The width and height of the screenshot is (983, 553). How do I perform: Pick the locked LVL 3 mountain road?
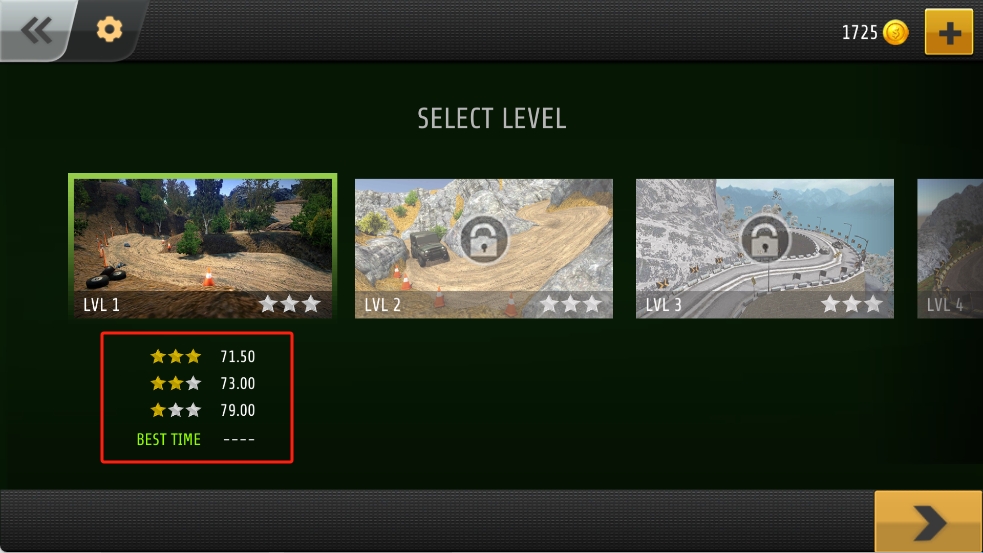pos(765,248)
